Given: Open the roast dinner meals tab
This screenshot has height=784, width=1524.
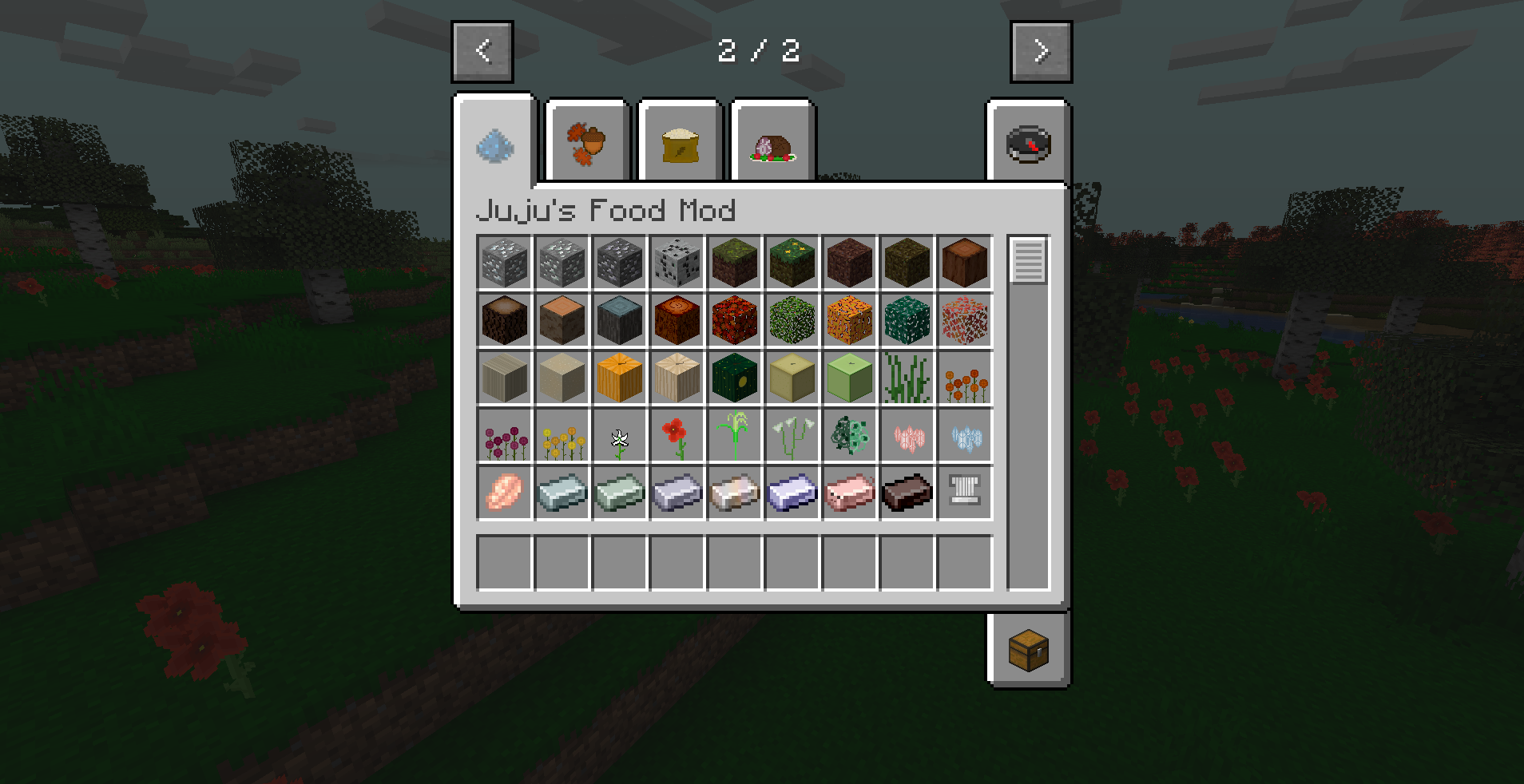Looking at the screenshot, I should [771, 142].
